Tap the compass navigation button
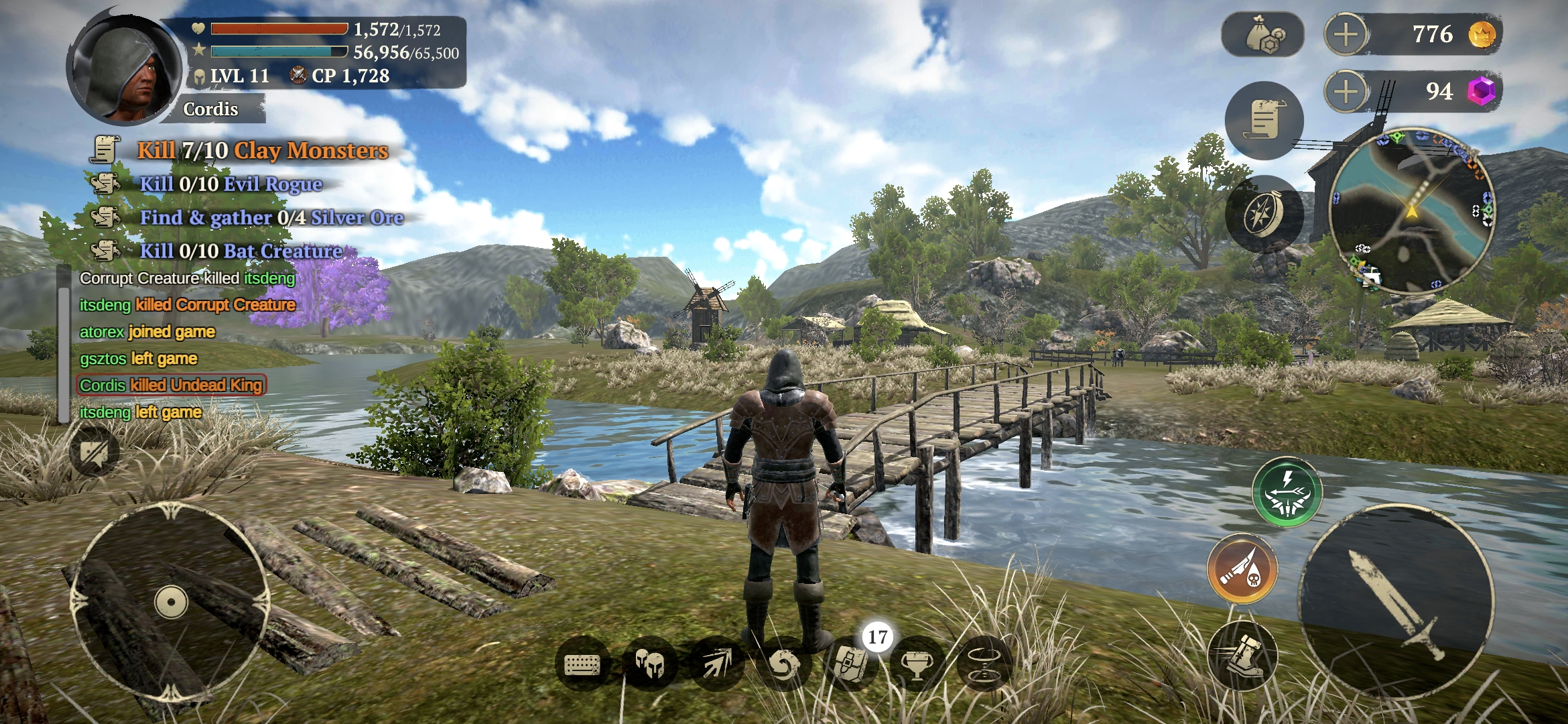Viewport: 1568px width, 724px height. click(x=1264, y=214)
